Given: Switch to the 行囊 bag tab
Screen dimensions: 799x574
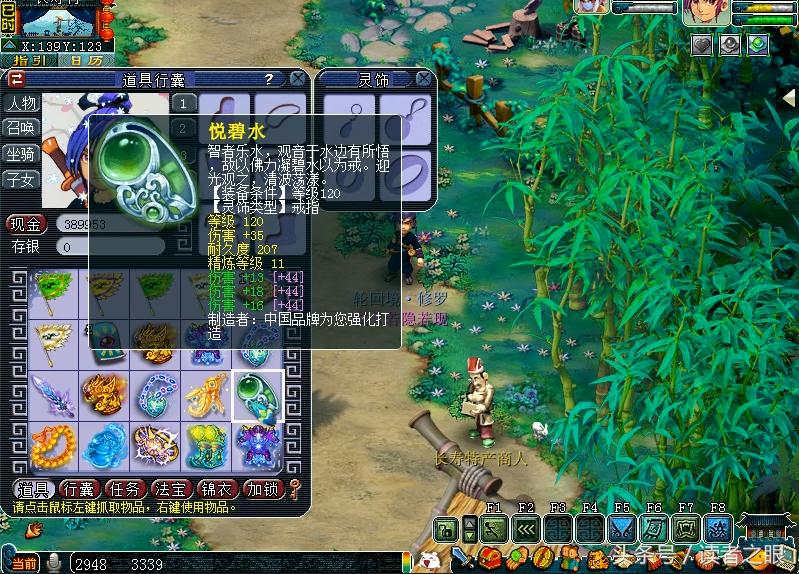Looking at the screenshot, I should (78, 489).
